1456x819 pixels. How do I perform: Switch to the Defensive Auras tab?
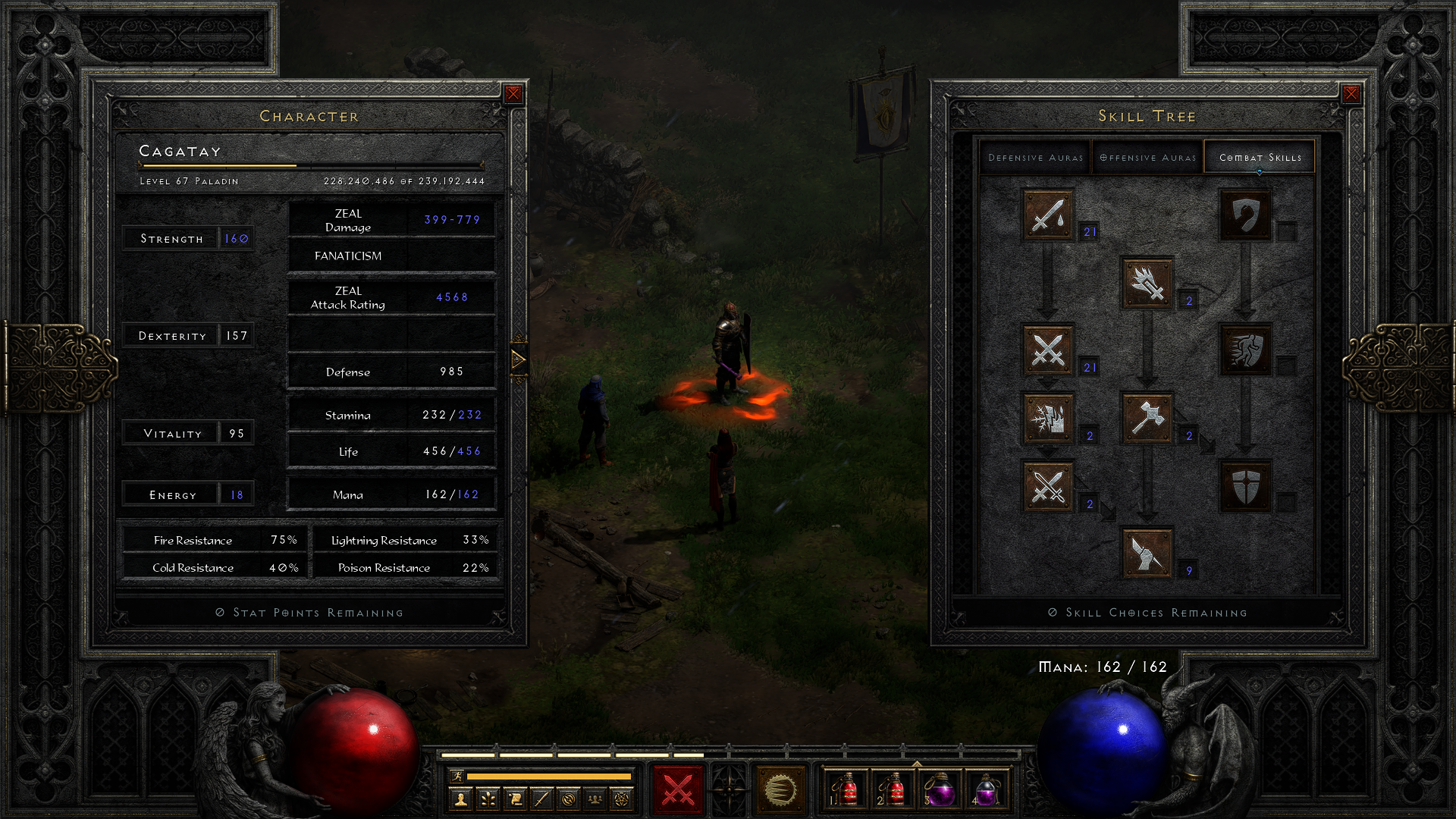[1035, 158]
